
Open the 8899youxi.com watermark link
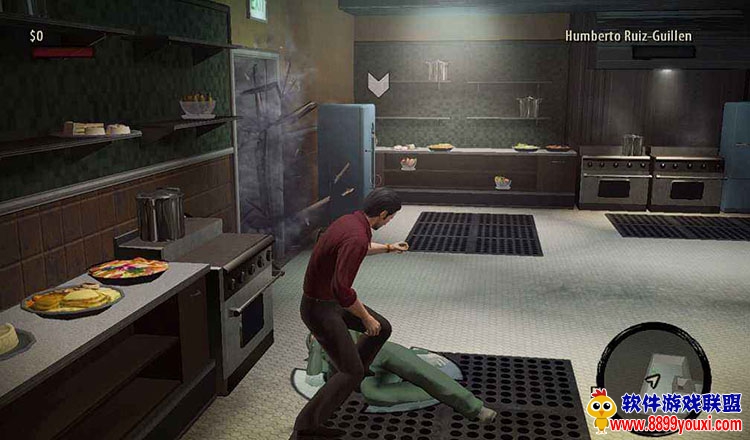[x=682, y=425]
